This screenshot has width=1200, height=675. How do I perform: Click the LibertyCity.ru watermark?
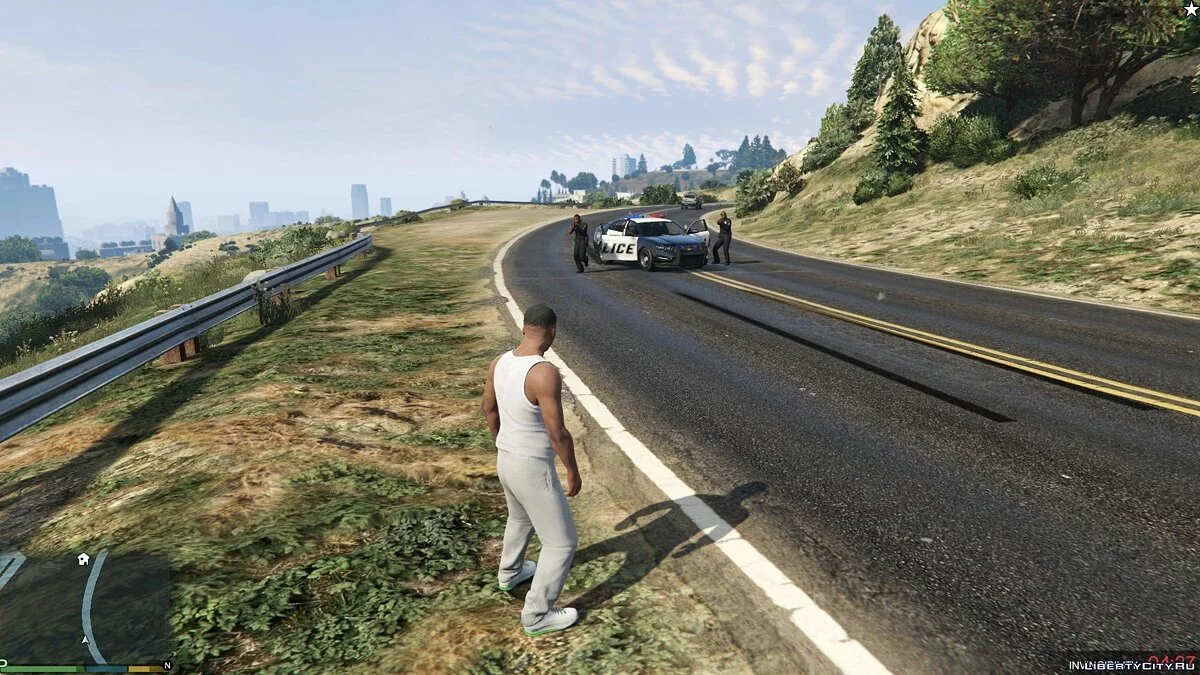[1130, 665]
